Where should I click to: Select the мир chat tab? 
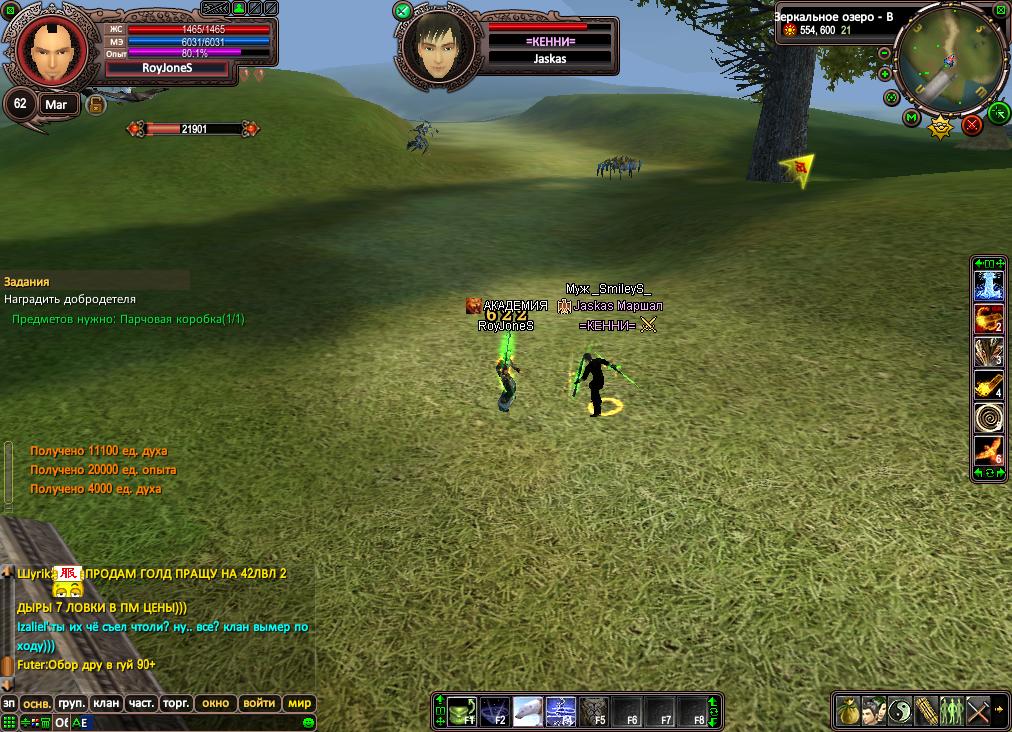pos(300,703)
